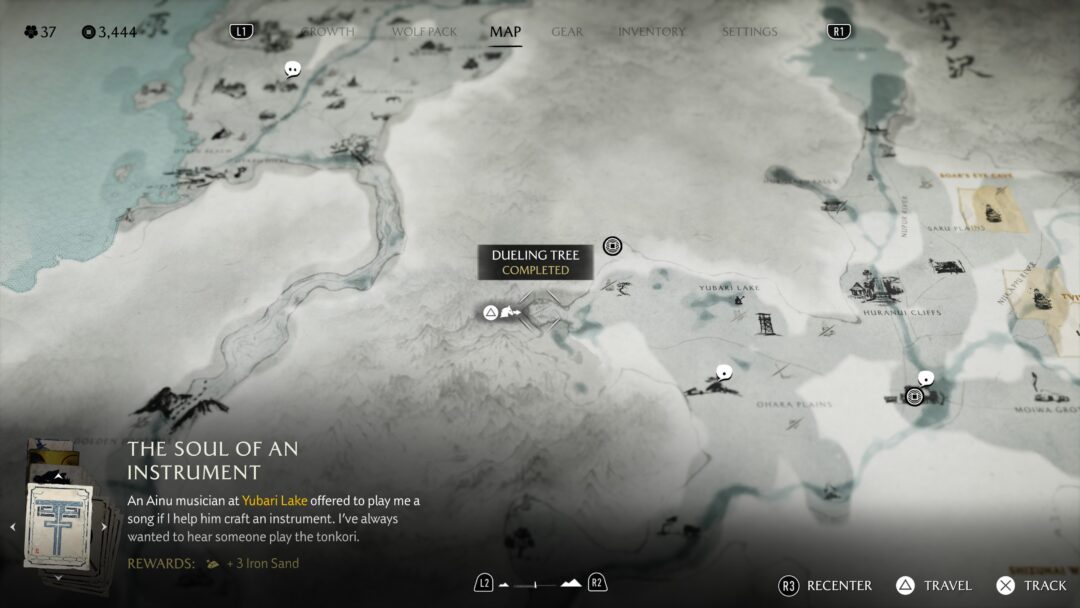Open the Inventory tab
Screen dimensions: 1080x608
[x=651, y=32]
